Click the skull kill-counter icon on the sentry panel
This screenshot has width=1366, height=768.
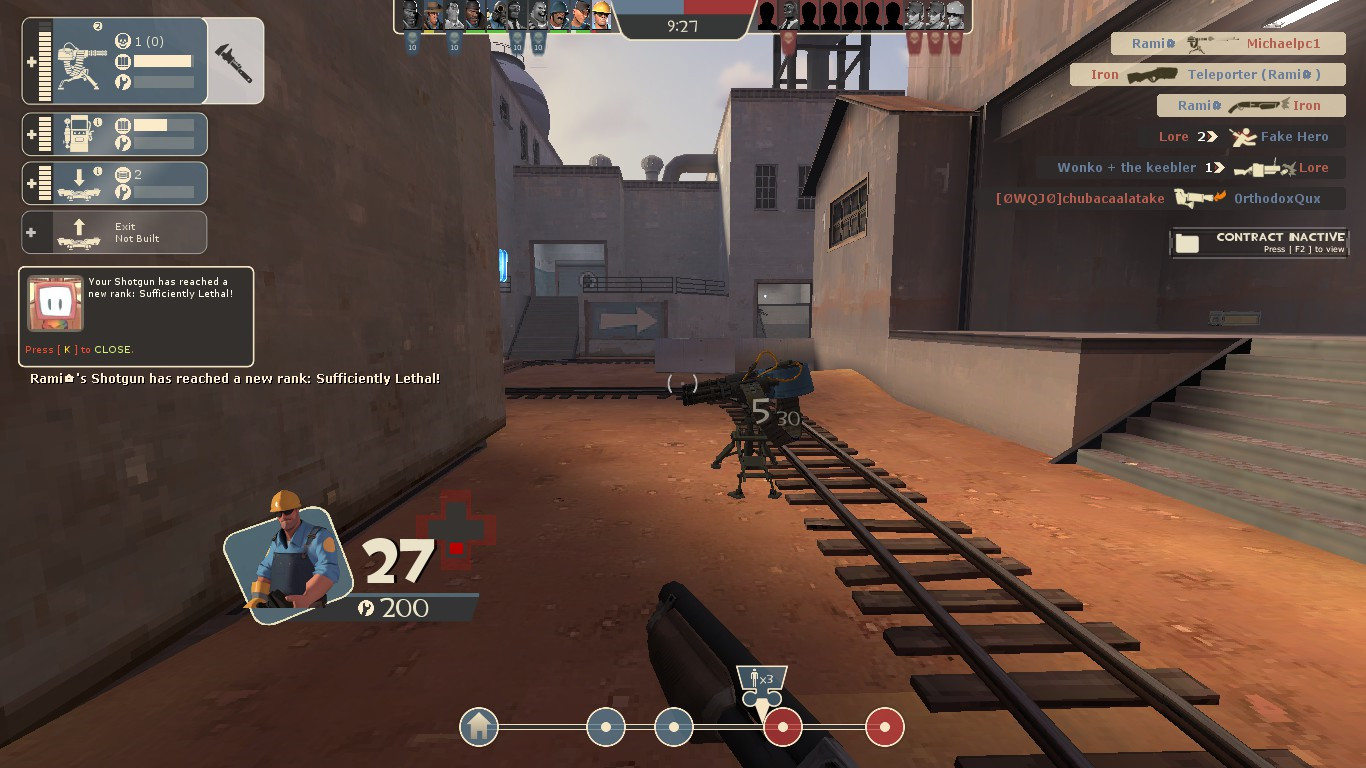122,40
